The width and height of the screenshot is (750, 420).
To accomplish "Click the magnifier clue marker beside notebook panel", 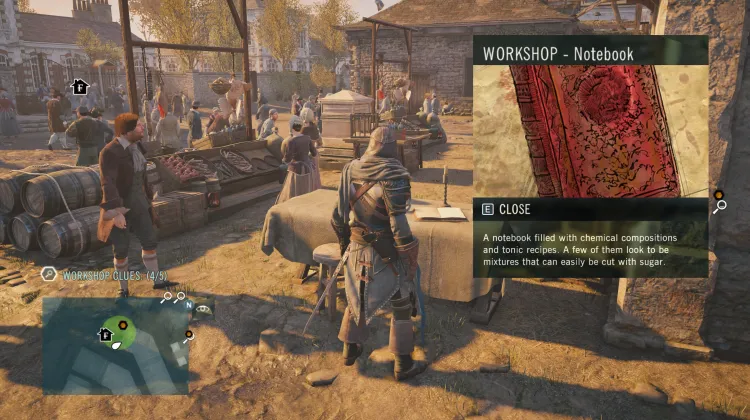I will (720, 207).
